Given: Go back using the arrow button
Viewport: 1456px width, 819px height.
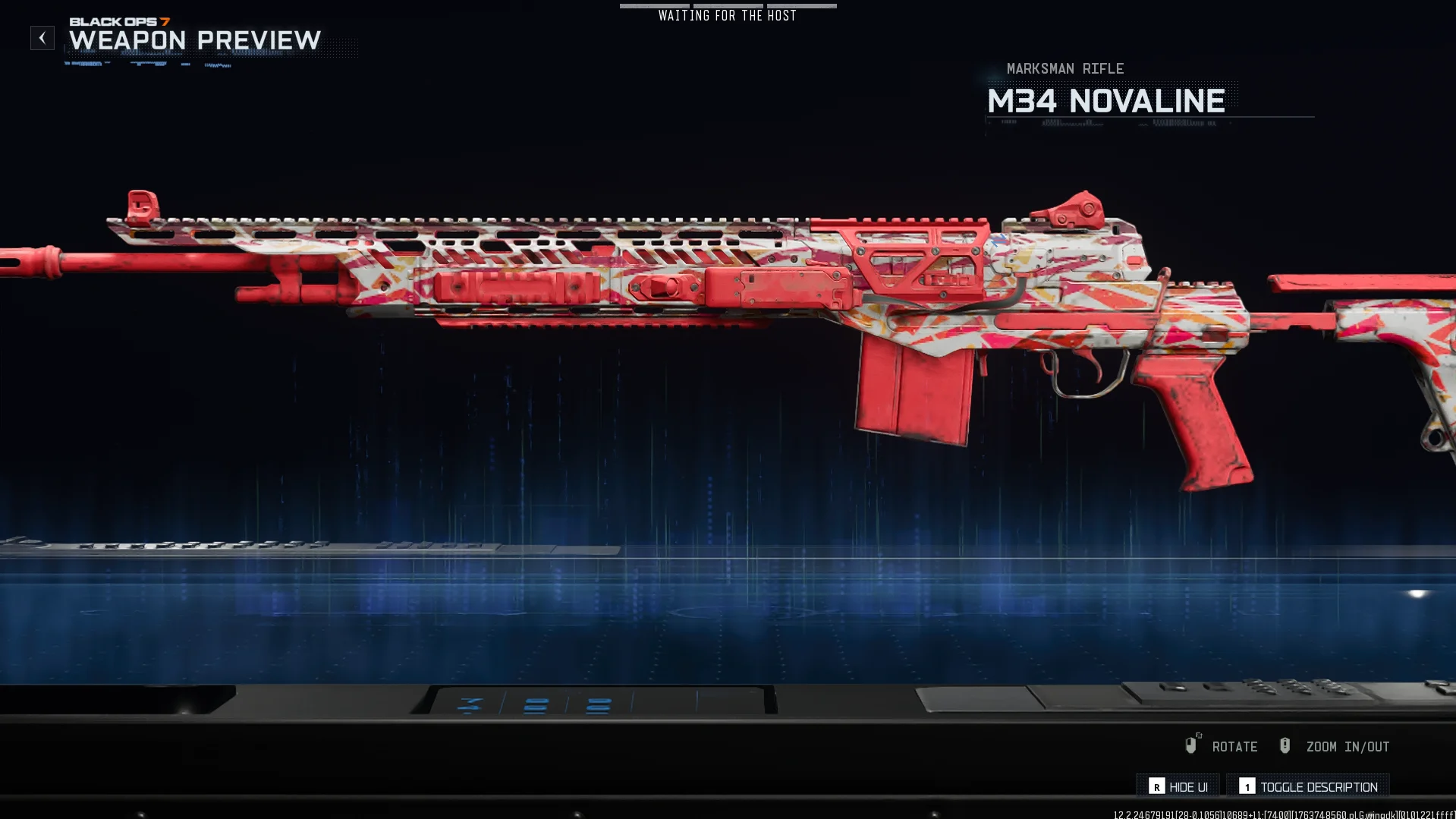Looking at the screenshot, I should [x=42, y=38].
